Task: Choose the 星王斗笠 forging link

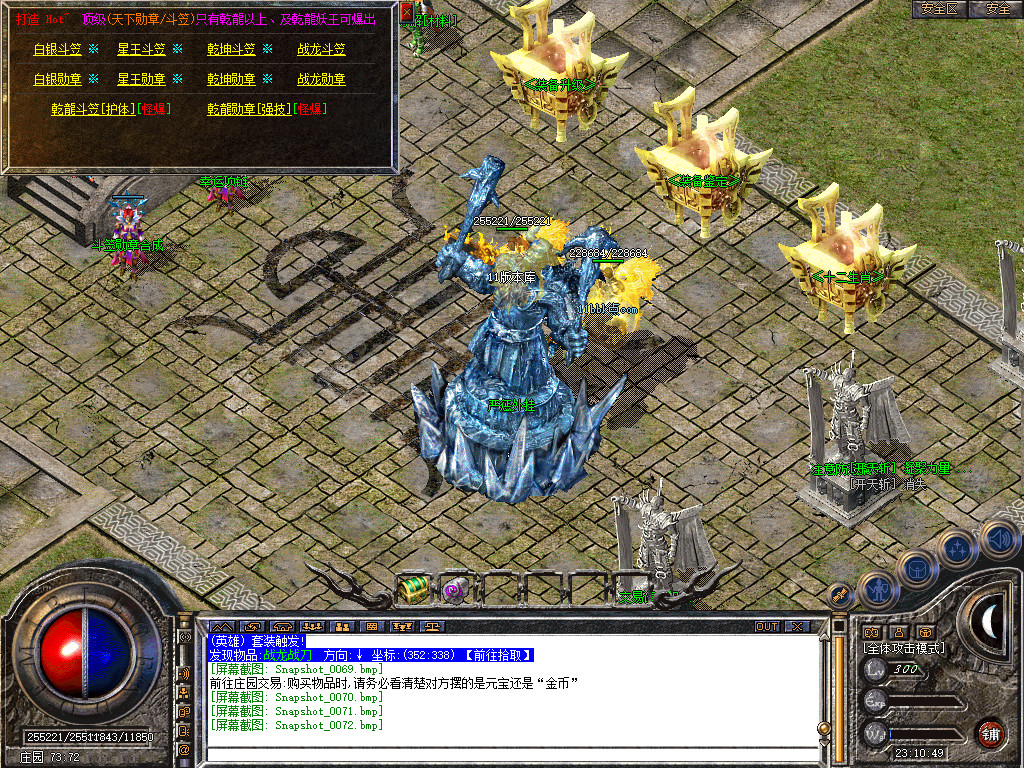Action: 142,49
